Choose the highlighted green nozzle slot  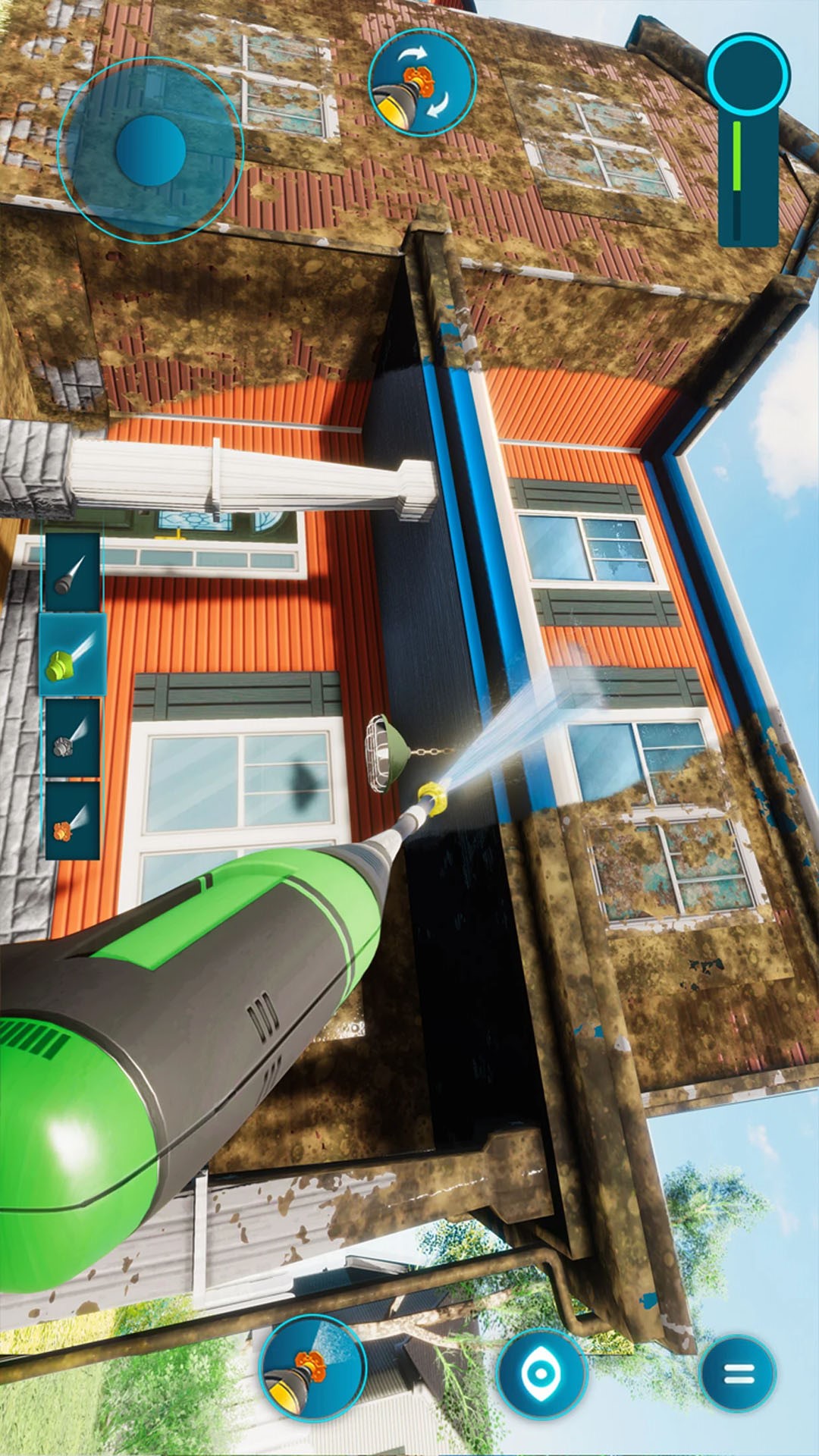click(x=73, y=655)
